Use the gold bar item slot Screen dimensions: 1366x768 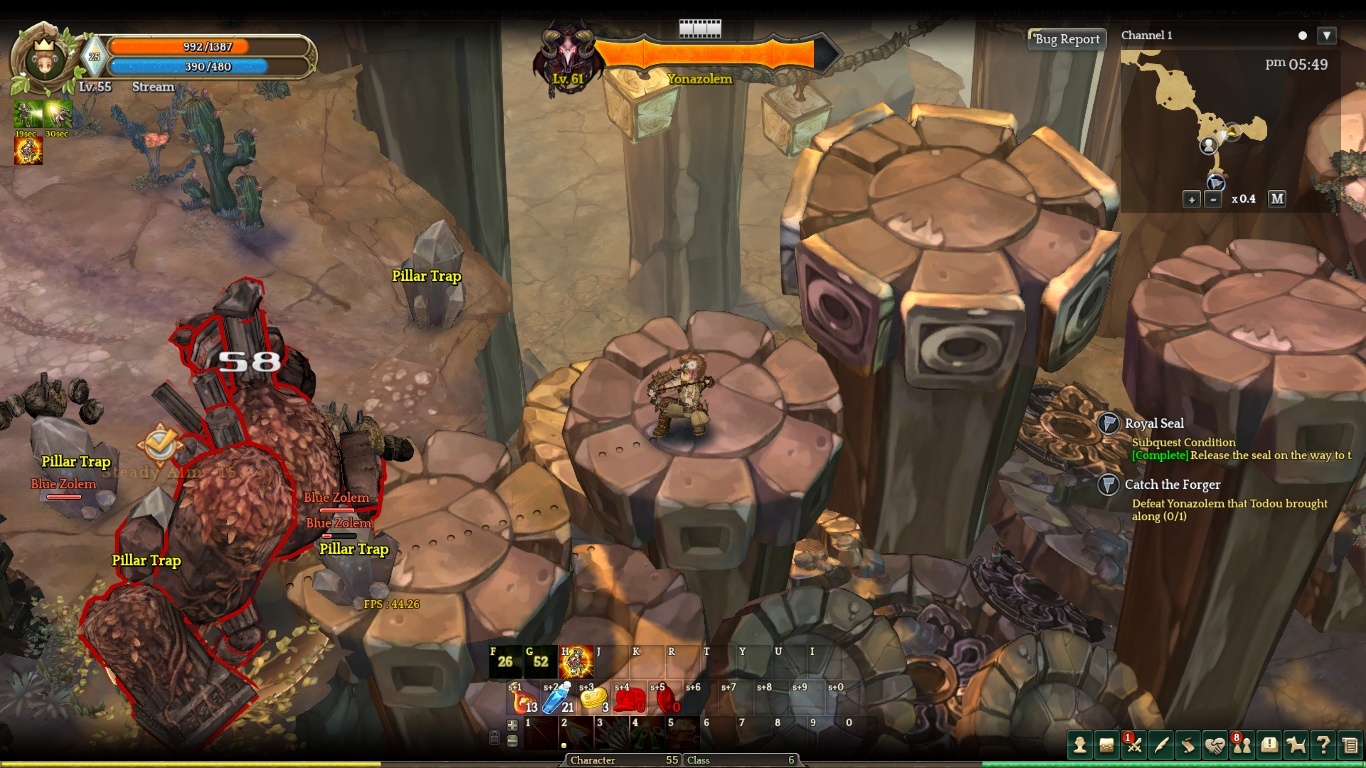(x=593, y=699)
